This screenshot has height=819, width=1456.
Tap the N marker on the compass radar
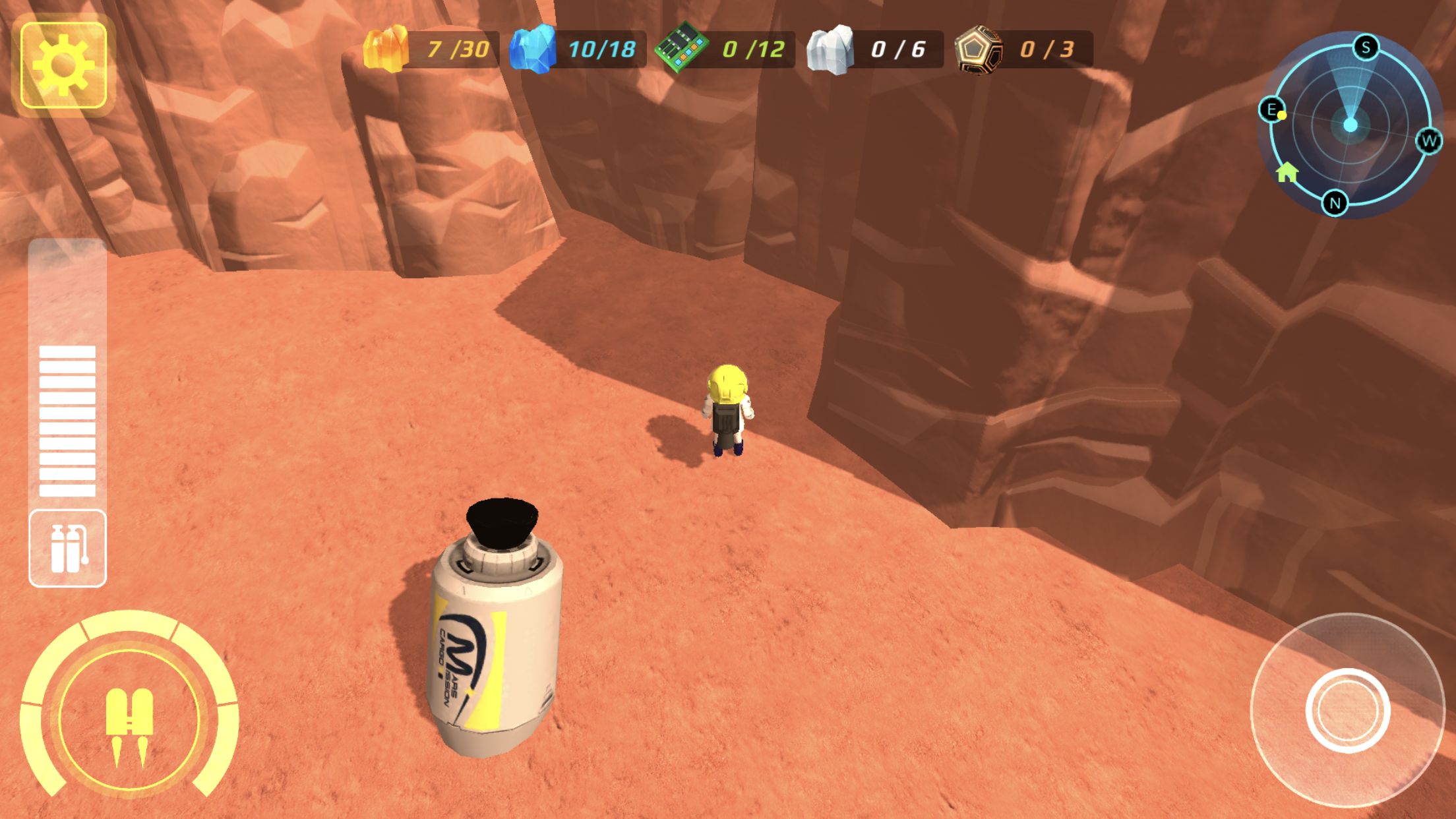tap(1334, 202)
